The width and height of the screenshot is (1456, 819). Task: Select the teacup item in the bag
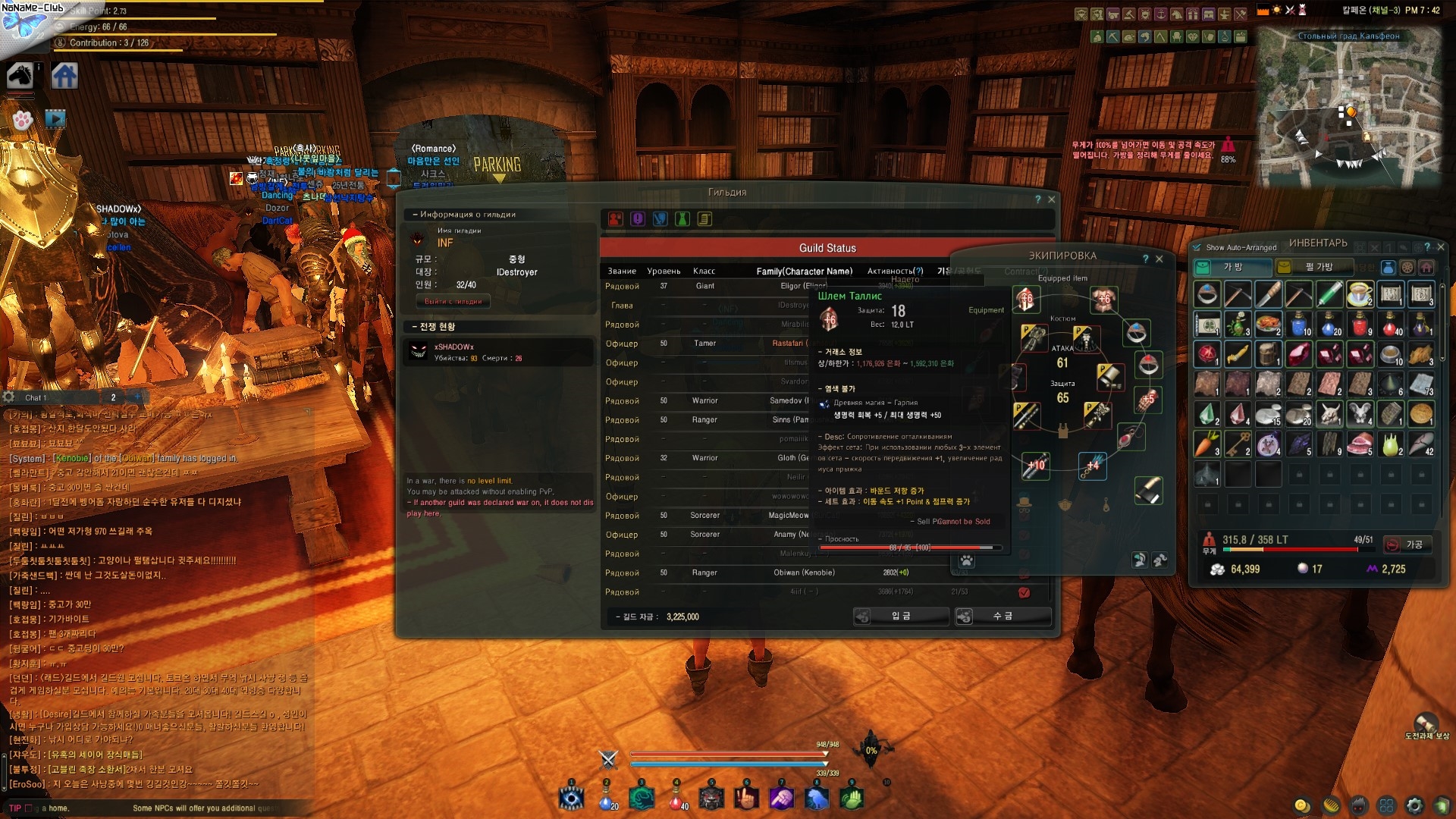click(x=1360, y=293)
